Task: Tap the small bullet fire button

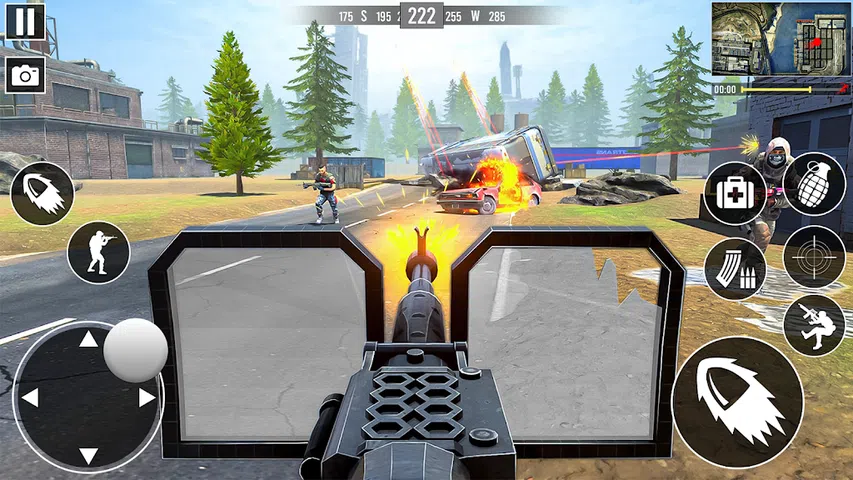Action: click(43, 193)
